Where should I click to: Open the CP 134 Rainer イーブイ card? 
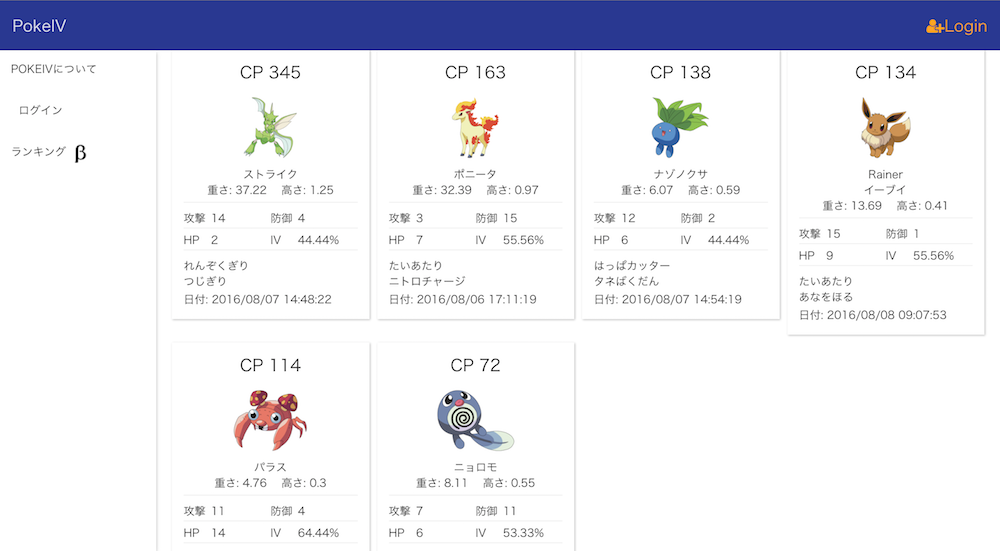[x=885, y=192]
